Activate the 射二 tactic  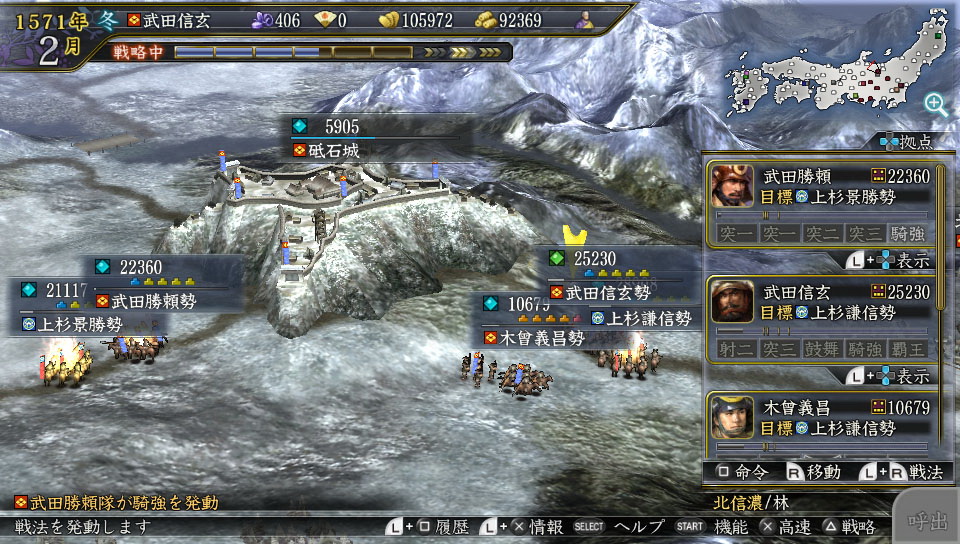point(737,348)
